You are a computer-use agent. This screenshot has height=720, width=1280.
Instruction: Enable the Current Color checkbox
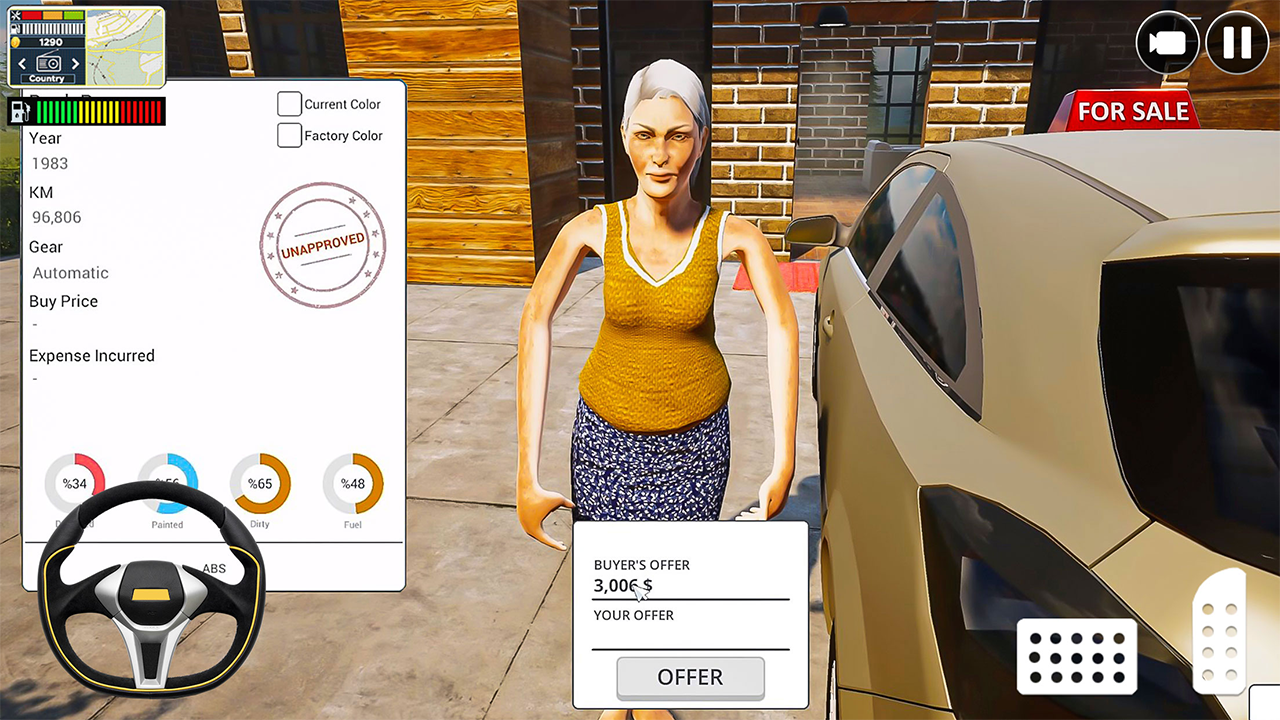(289, 103)
